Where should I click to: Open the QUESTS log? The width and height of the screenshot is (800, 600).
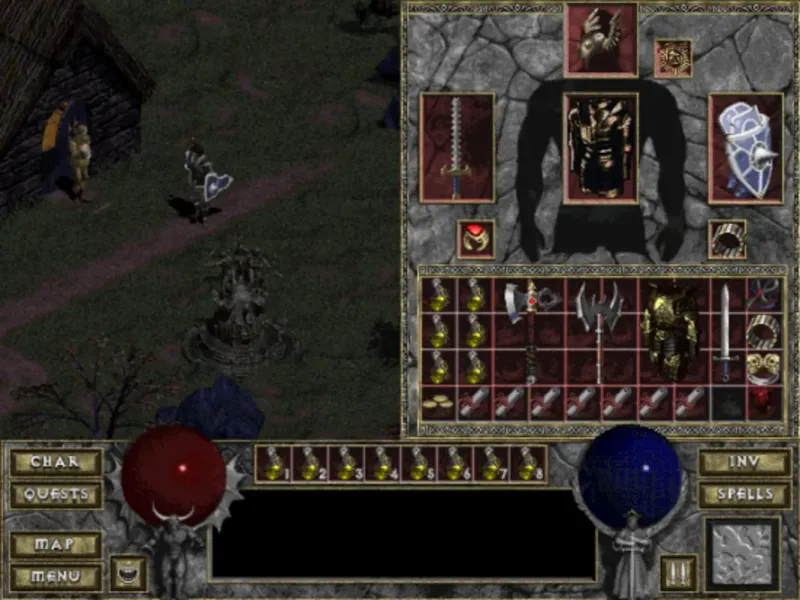56,494
